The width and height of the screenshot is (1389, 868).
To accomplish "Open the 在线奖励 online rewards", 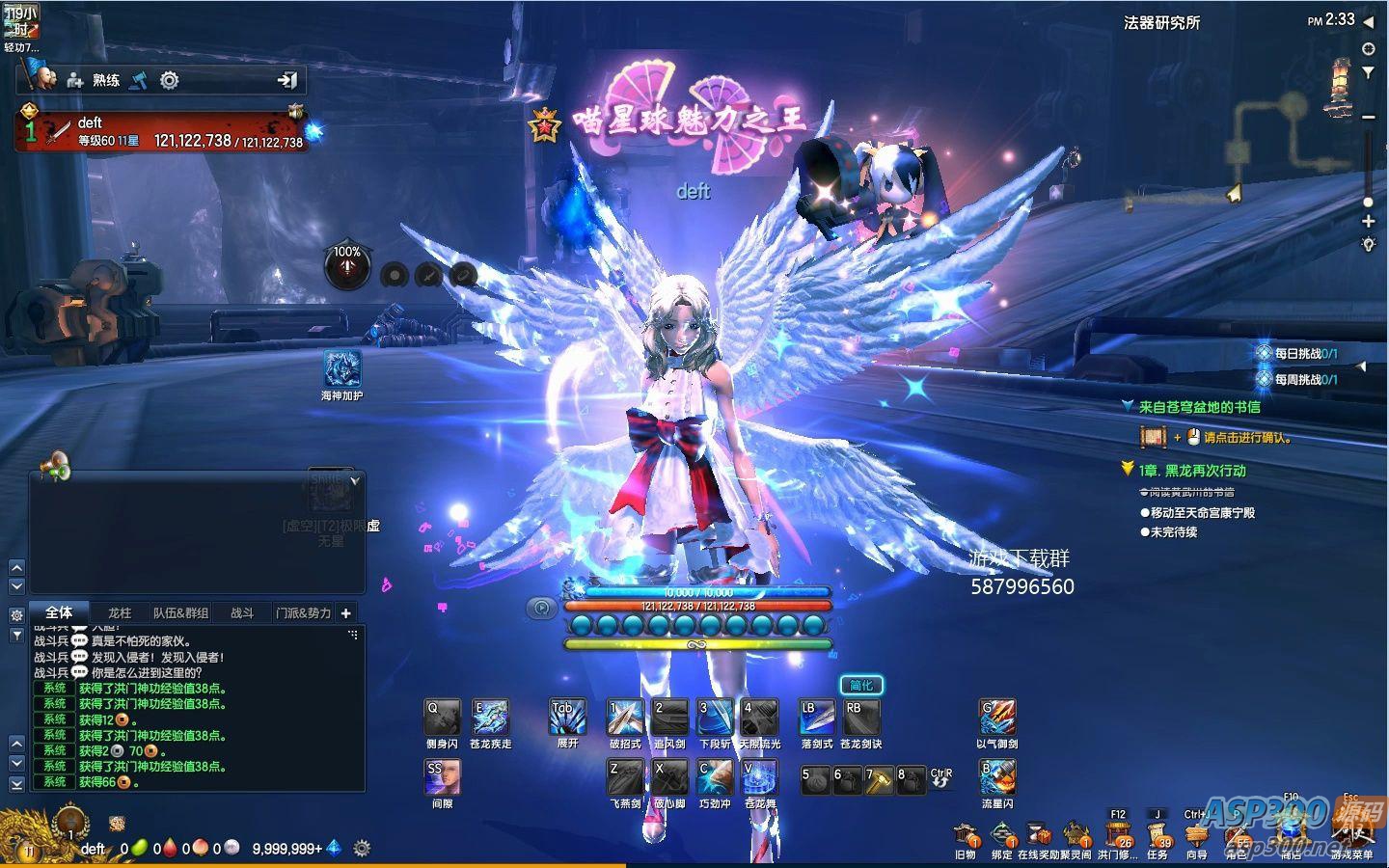I will [1039, 835].
